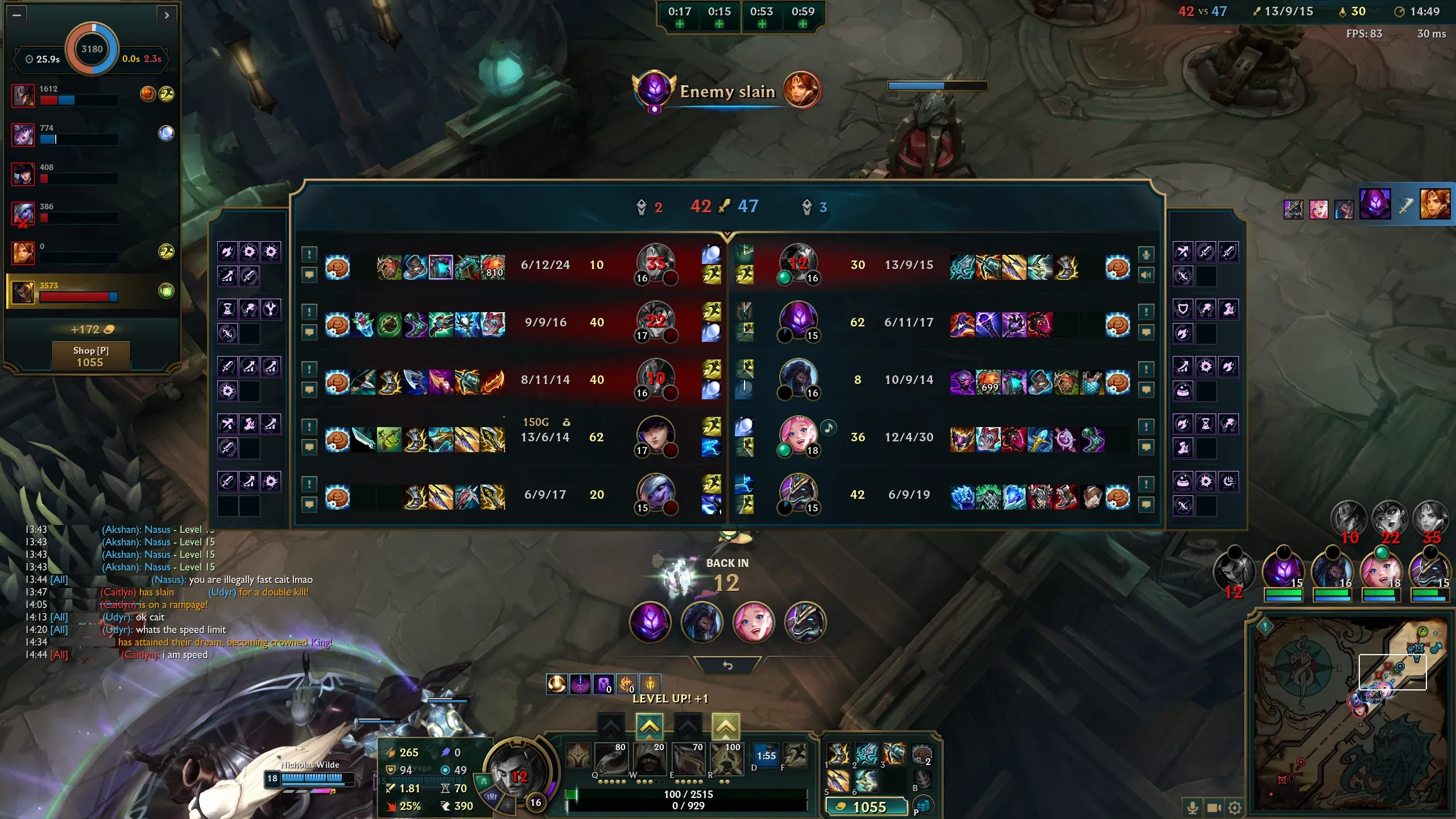Mute enemy voice with the microphone icon on scoreboard
The image size is (1456, 819).
tap(1145, 256)
